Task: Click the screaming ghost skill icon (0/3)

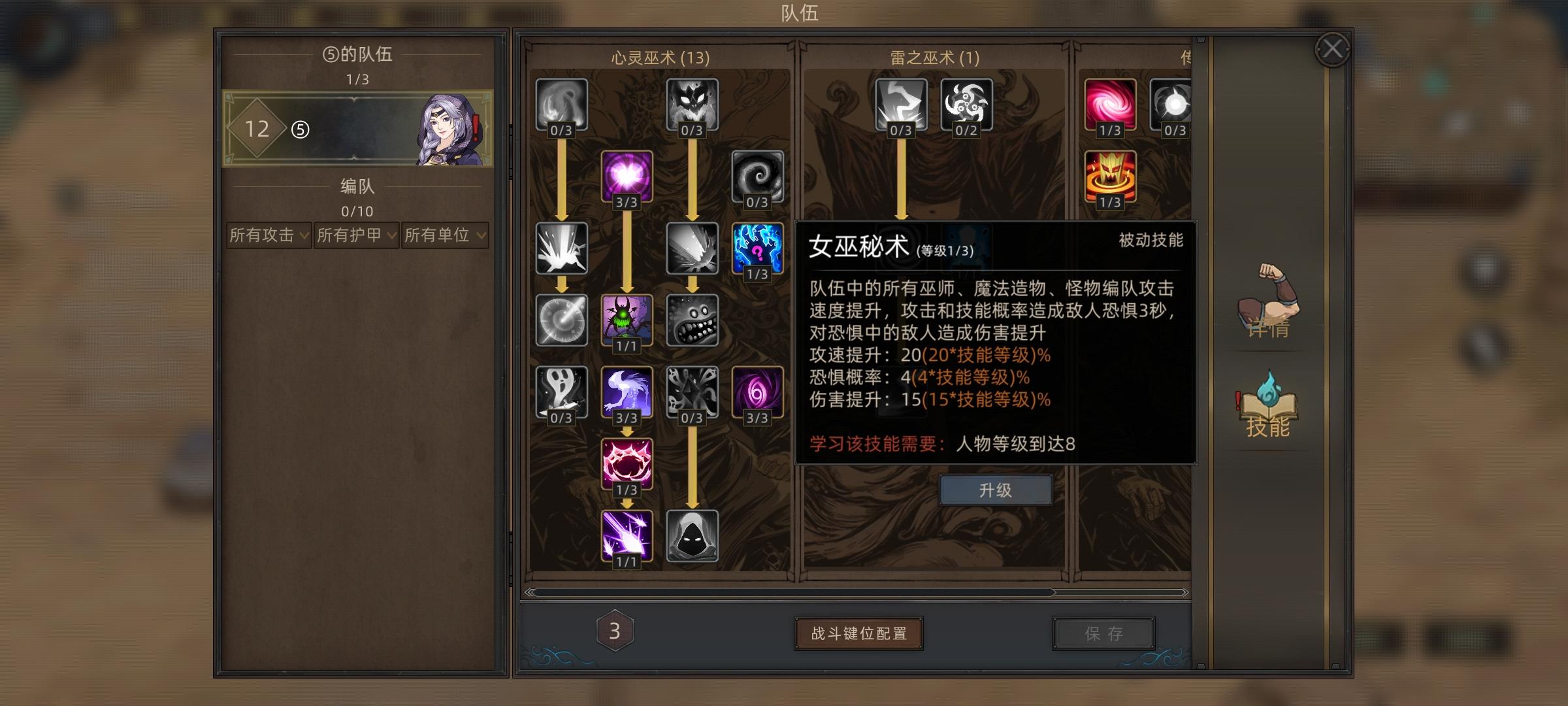Action: coord(561,392)
